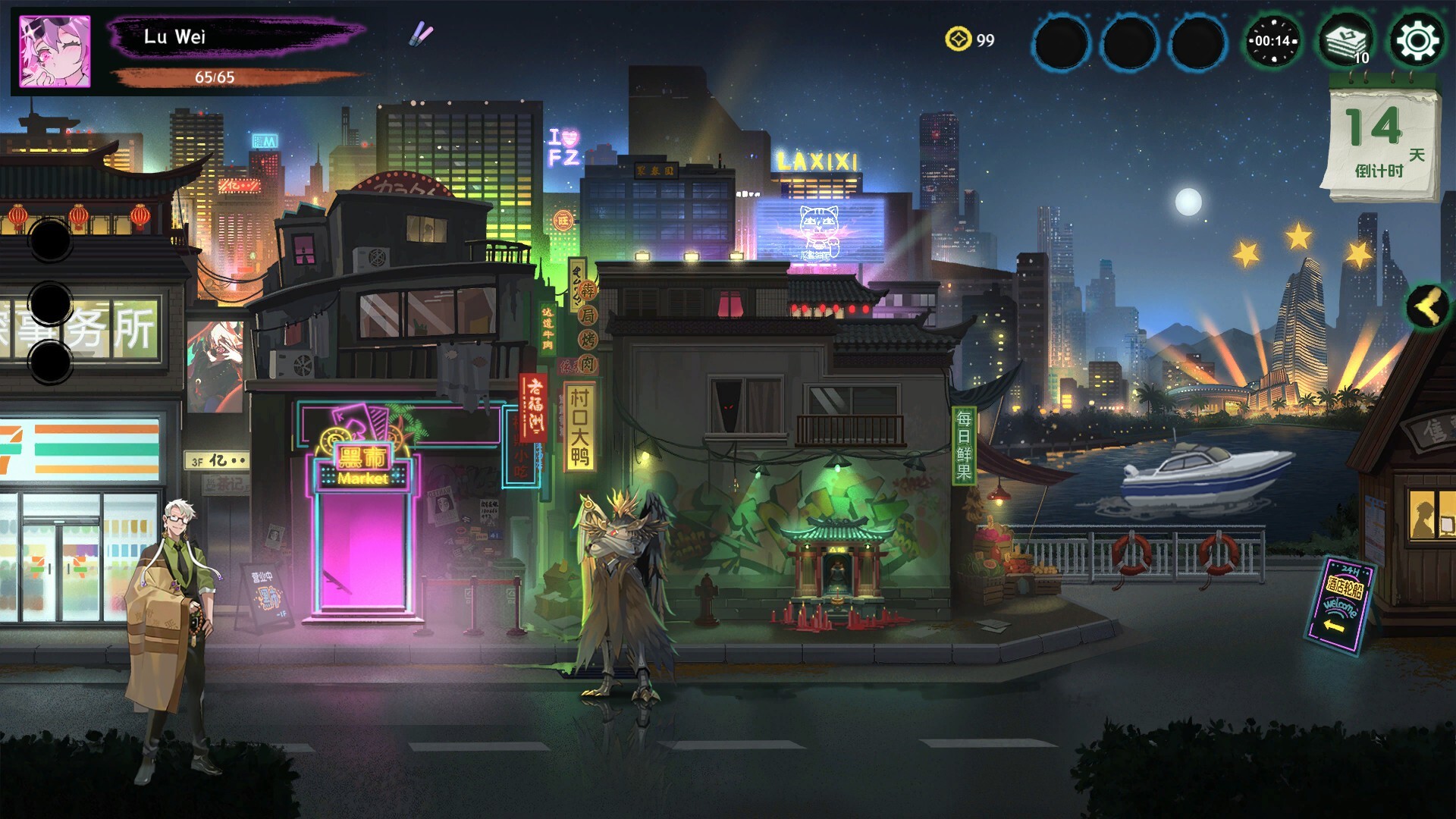This screenshot has width=1456, height=819.
Task: Select the pink lipstick item icon
Action: click(422, 33)
